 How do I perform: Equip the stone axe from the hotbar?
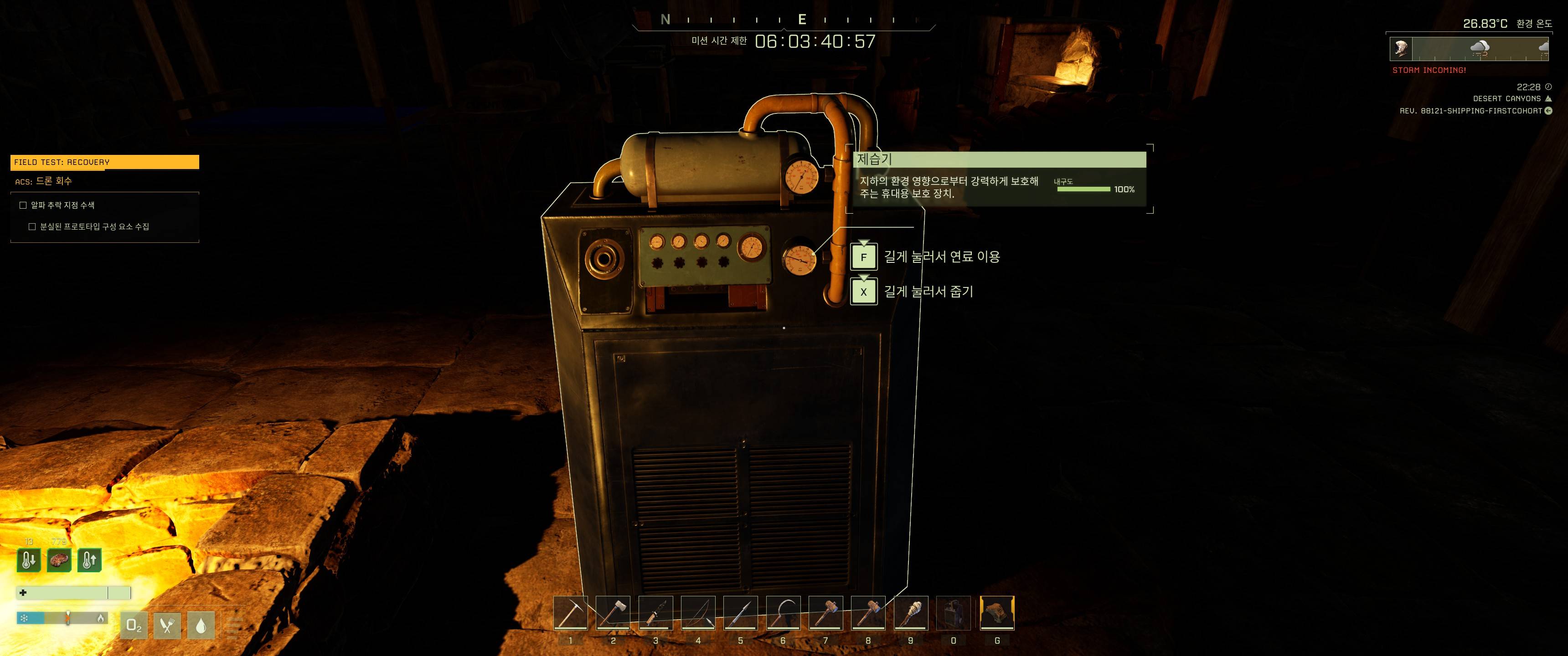click(613, 613)
